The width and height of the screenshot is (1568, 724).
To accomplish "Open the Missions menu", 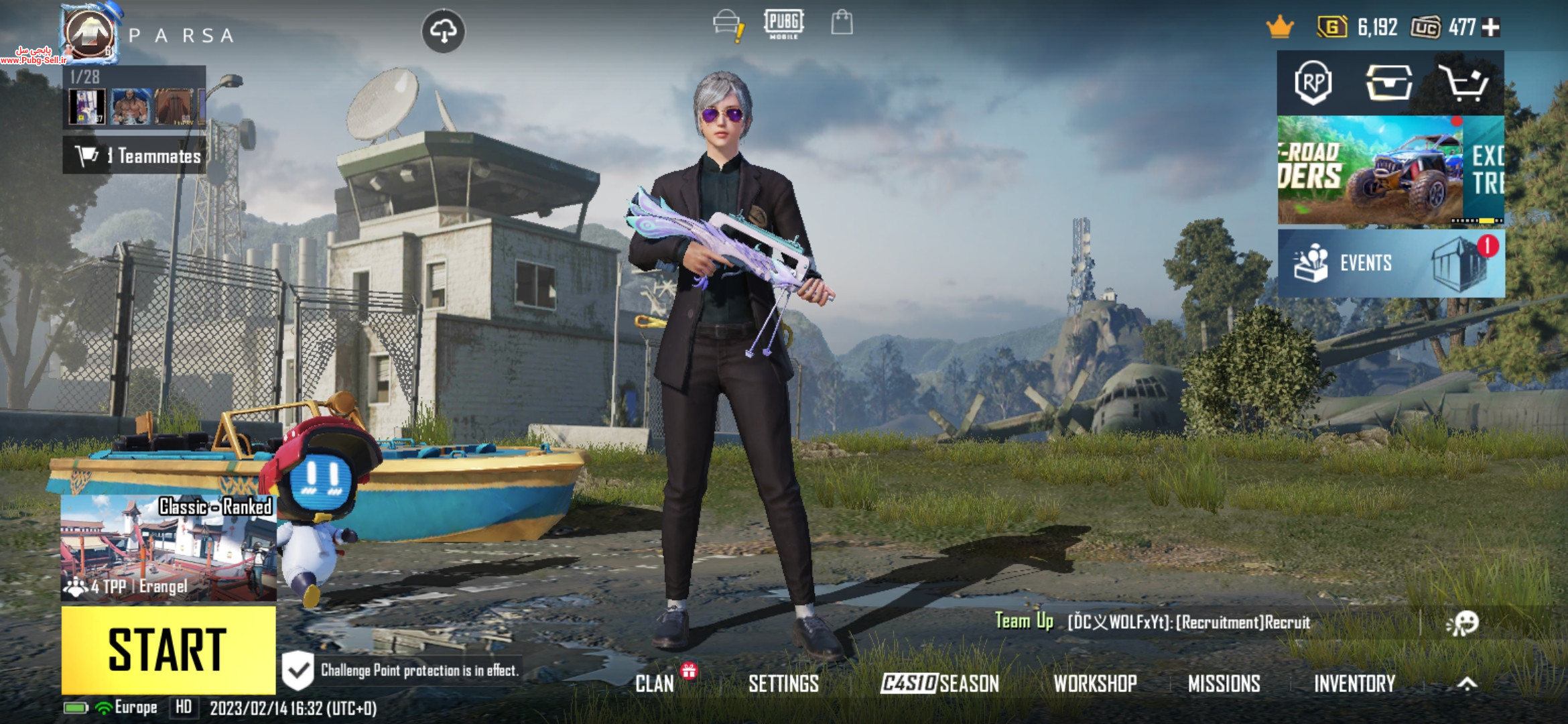I will pyautogui.click(x=1224, y=683).
